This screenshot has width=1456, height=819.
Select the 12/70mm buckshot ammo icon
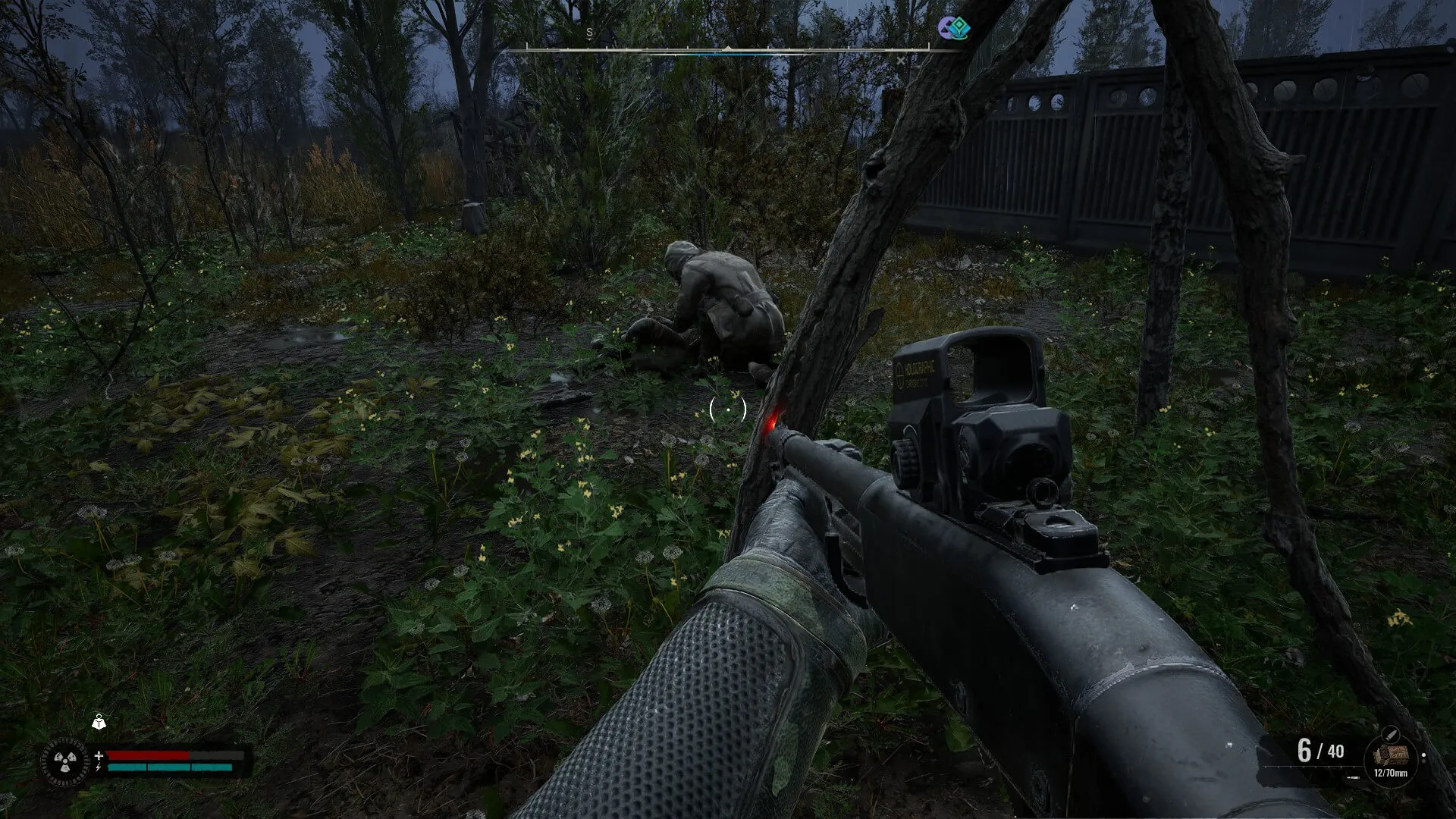click(1390, 755)
